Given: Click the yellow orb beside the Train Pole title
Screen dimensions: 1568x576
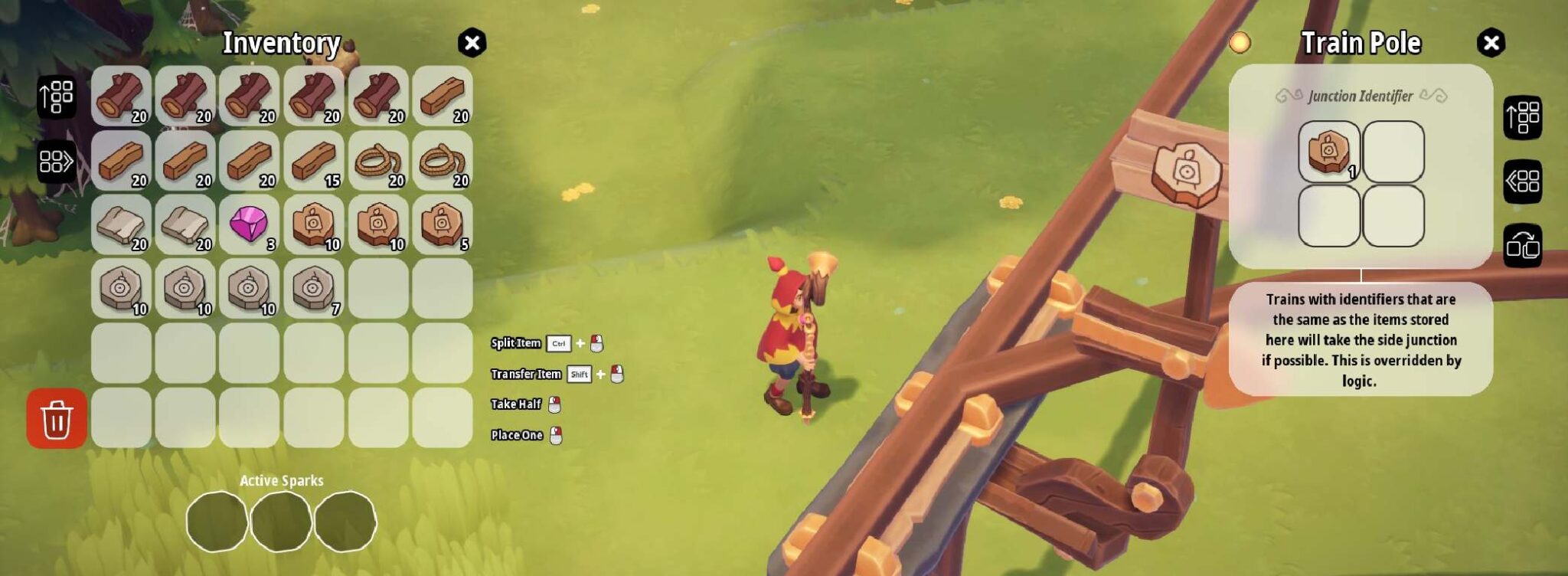Looking at the screenshot, I should coord(1242,44).
